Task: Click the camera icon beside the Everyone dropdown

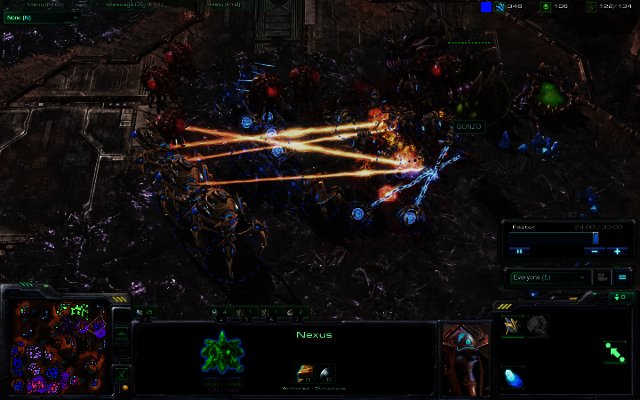Action: [600, 277]
